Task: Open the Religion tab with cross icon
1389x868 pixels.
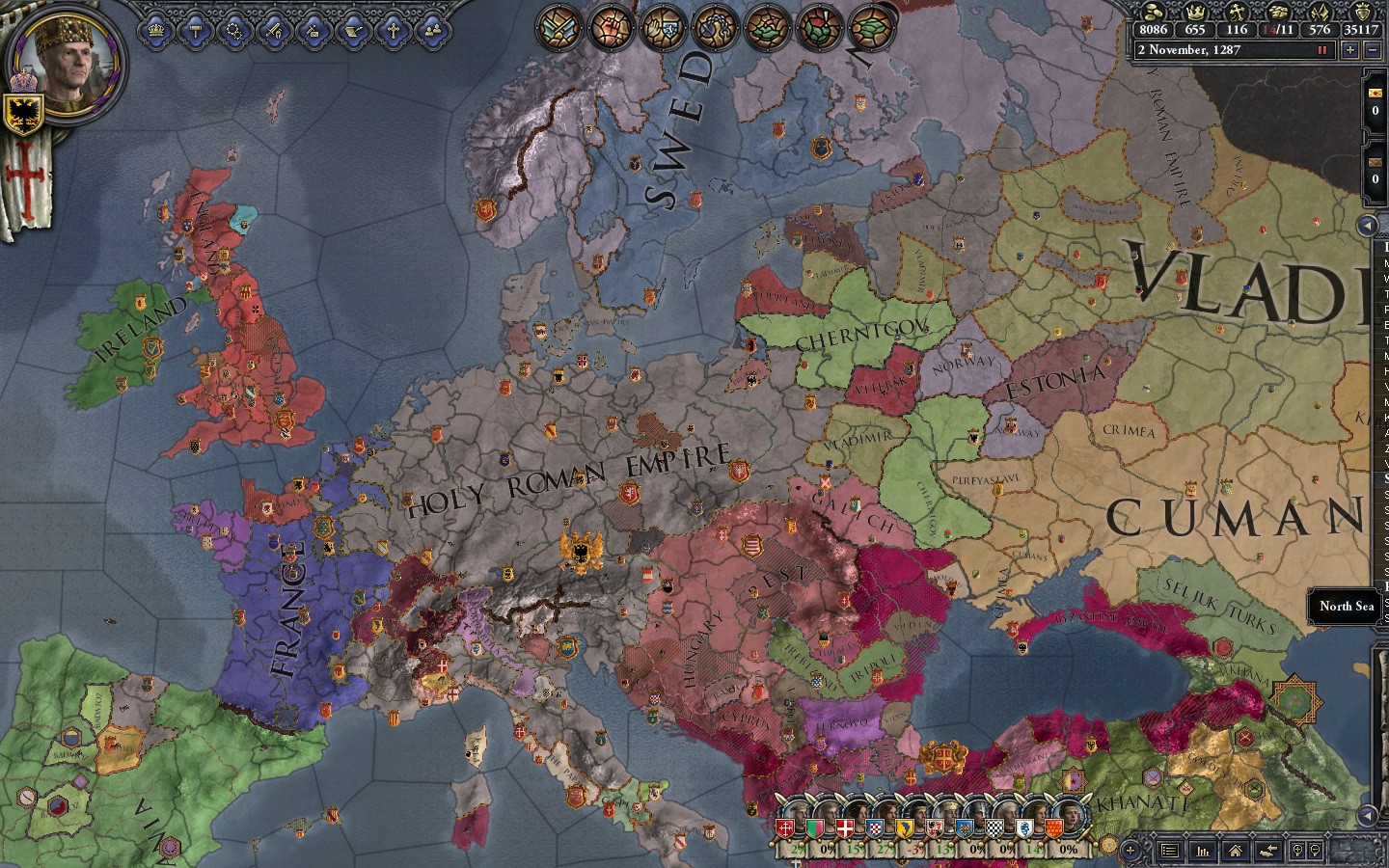Action: [393, 31]
